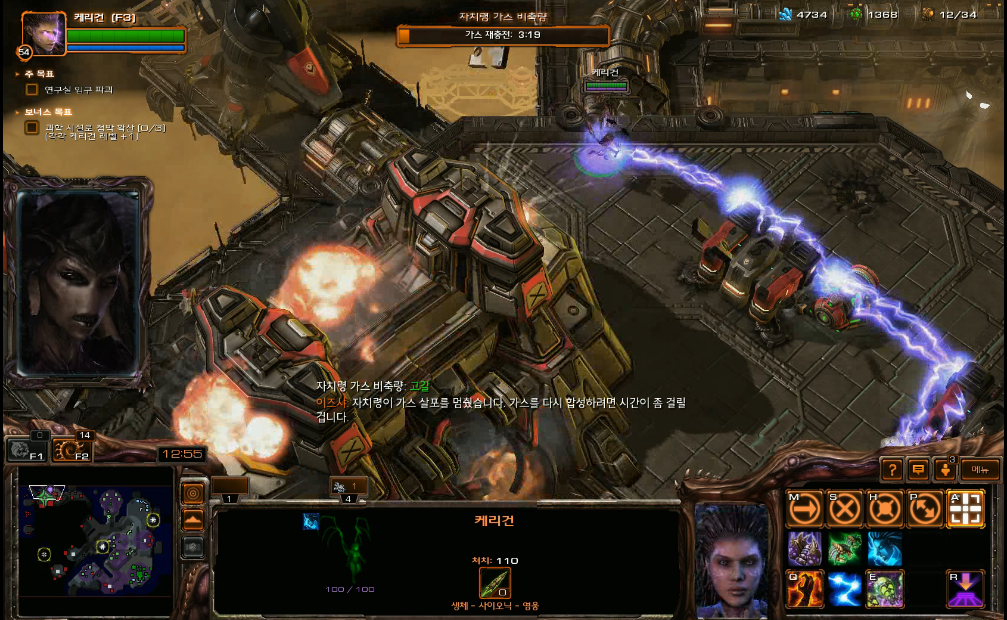The height and width of the screenshot is (620, 1007).
Task: Toggle the minimap terrain display button
Action: 193,520
